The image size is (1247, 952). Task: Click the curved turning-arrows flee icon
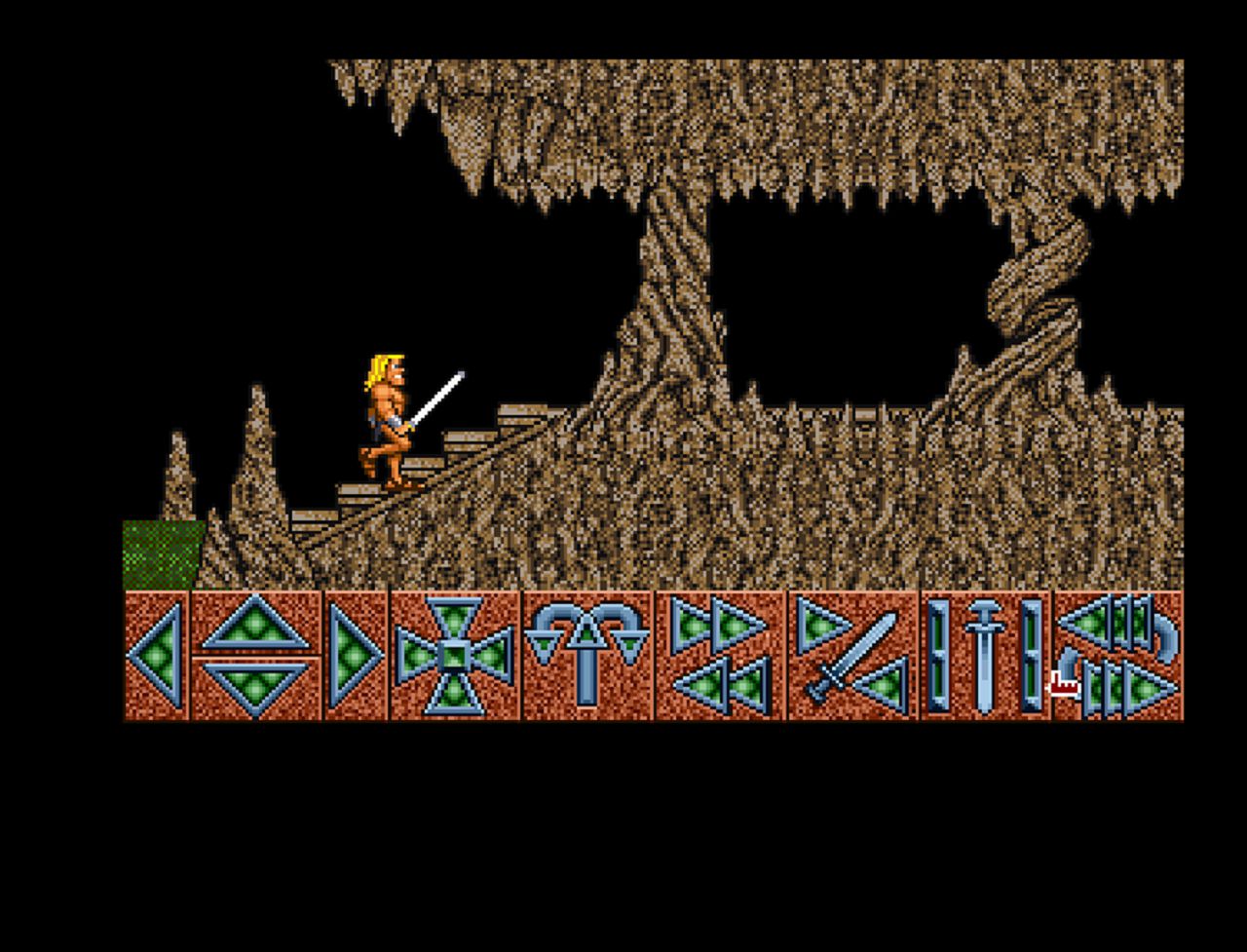point(1119,655)
